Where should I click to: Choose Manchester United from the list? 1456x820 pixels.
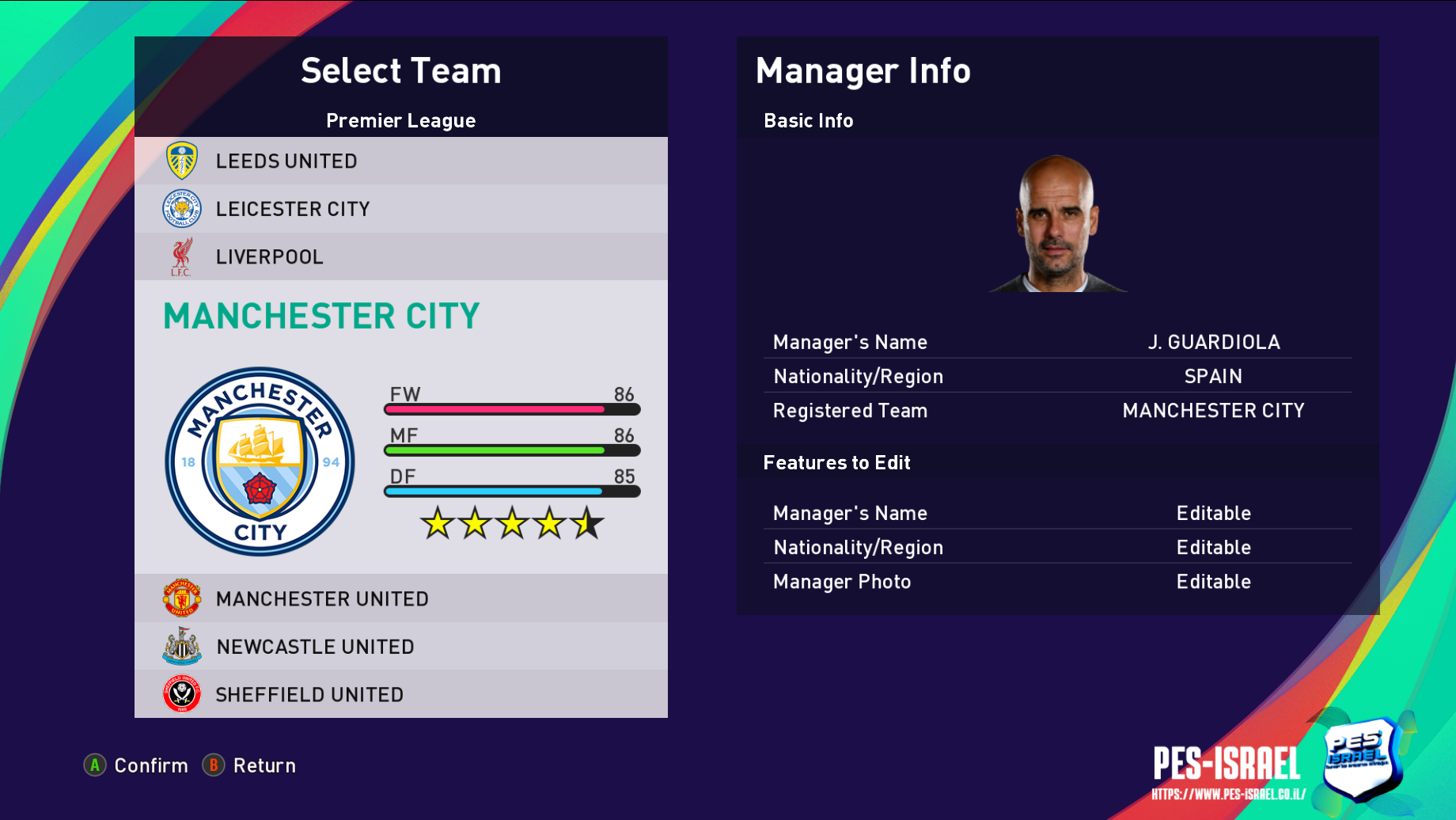tap(400, 598)
